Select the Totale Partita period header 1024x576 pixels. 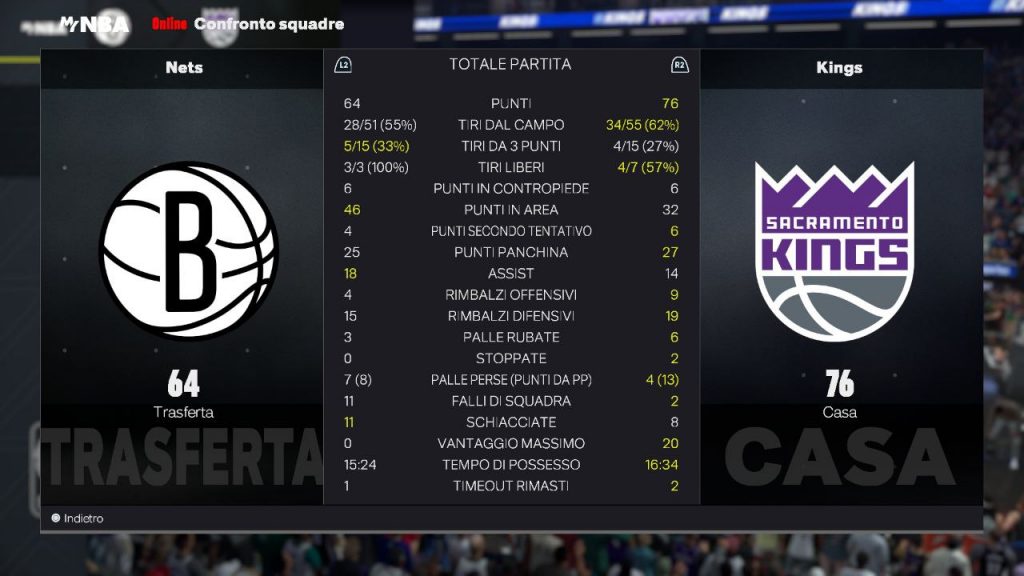[x=510, y=64]
